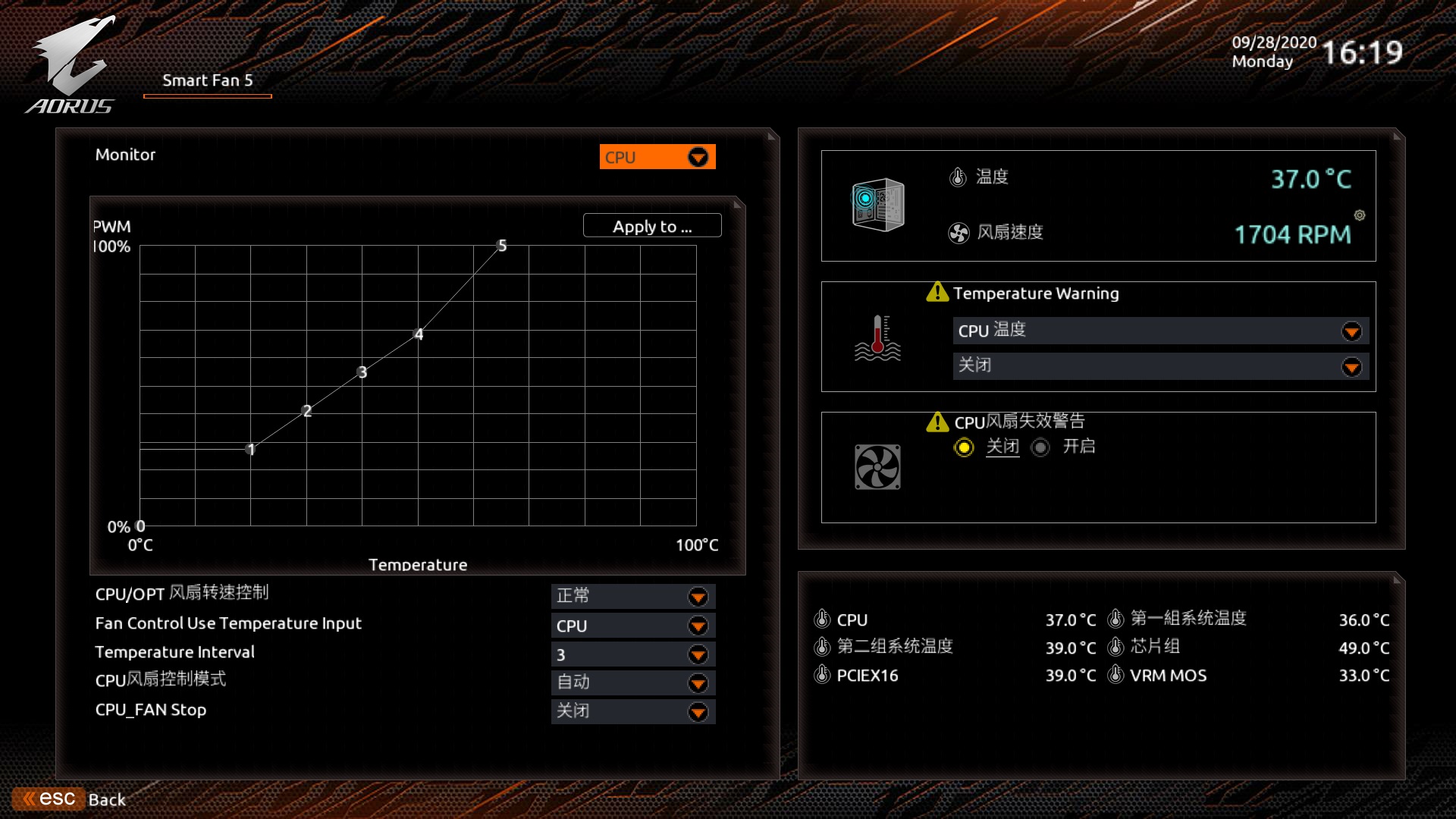Click the warning triangle beside CPU风扇失效警告

[937, 422]
